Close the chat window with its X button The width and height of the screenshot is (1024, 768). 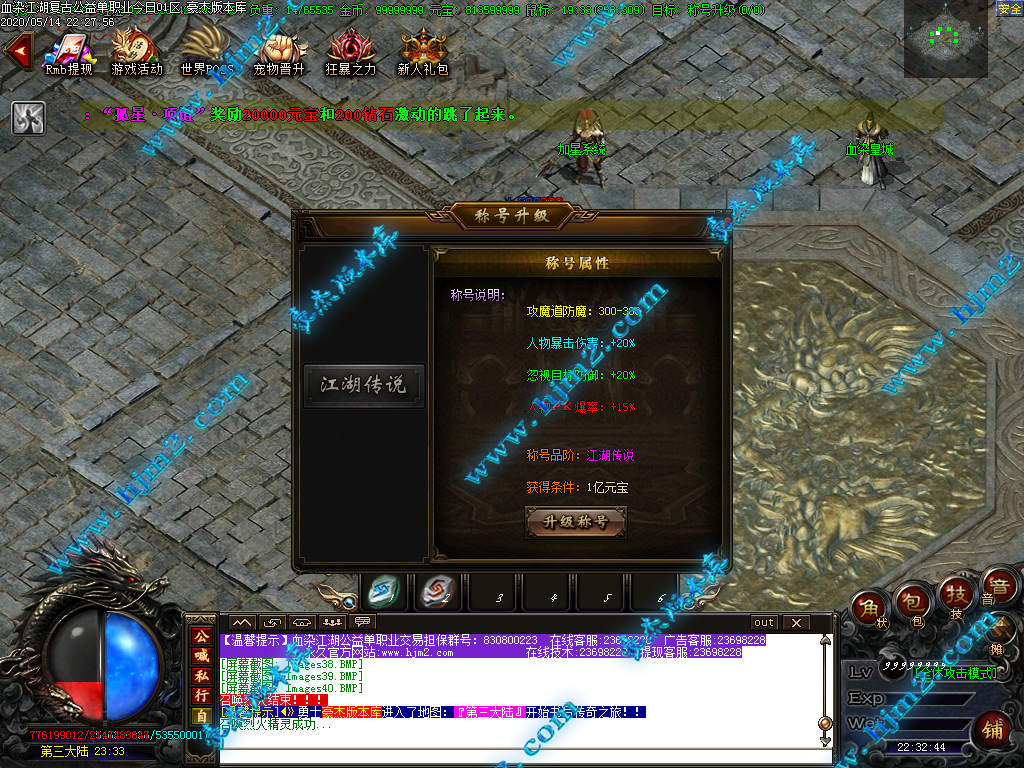pyautogui.click(x=796, y=623)
